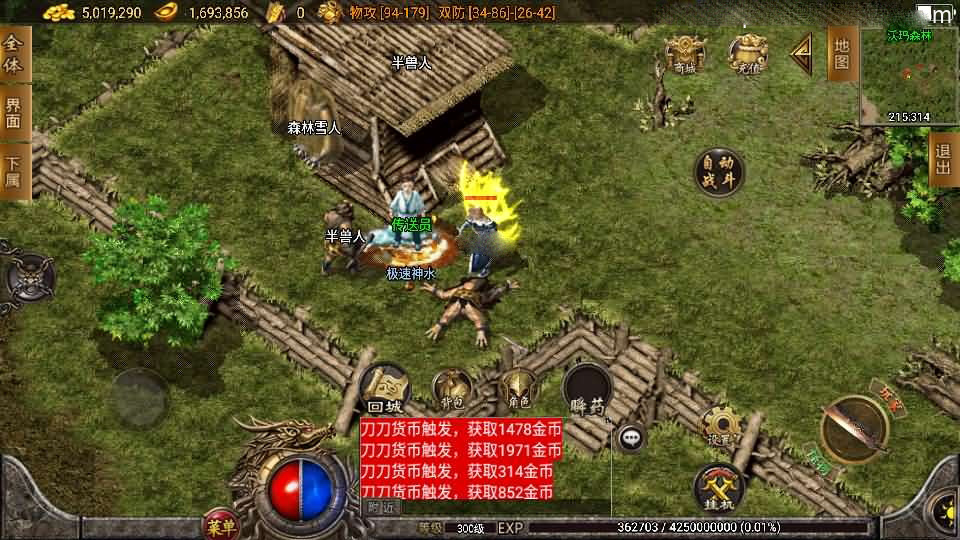
Task: Exit using the 退出 button
Action: [943, 160]
